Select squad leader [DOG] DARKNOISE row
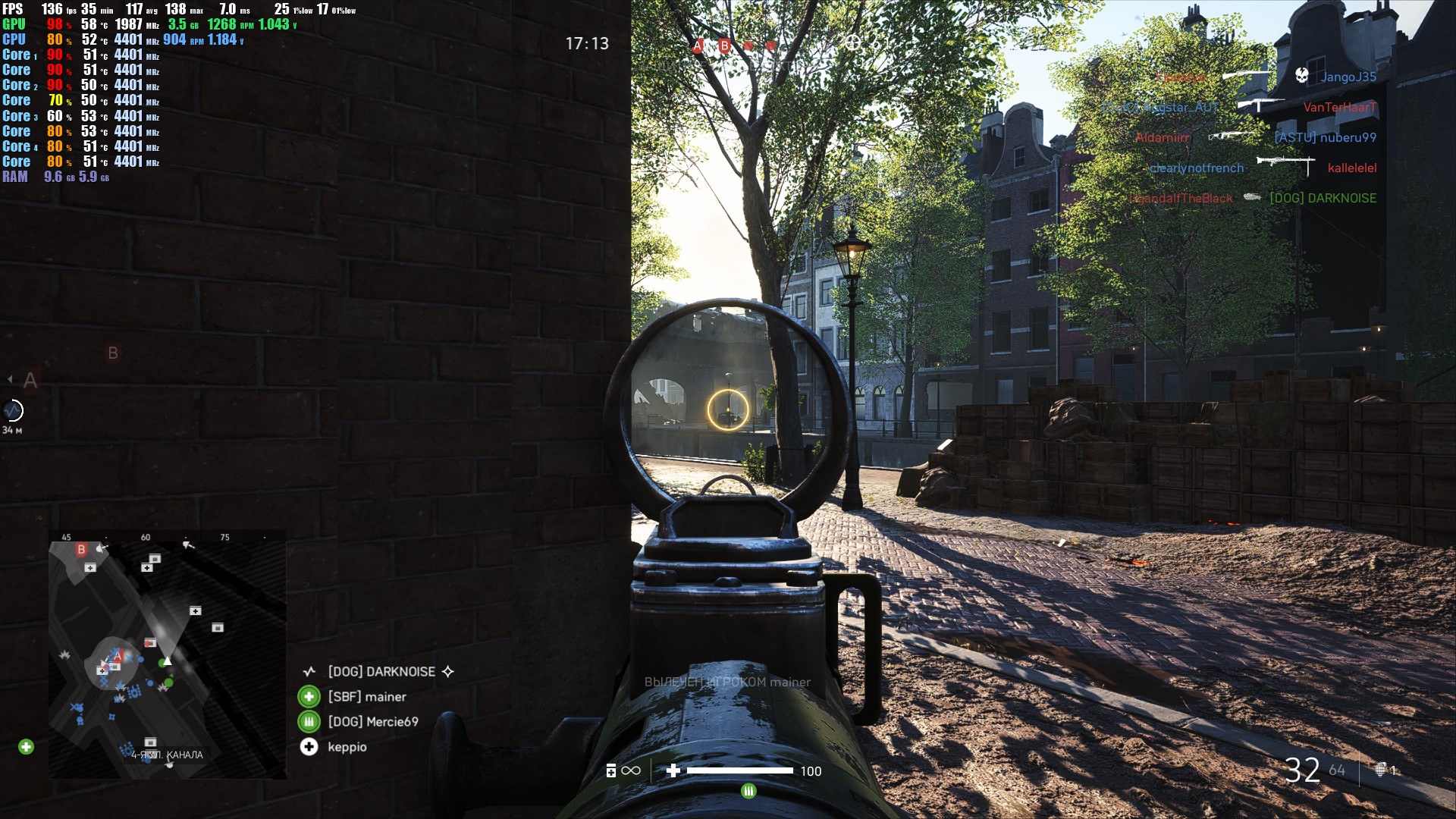The height and width of the screenshot is (819, 1456). tap(381, 672)
